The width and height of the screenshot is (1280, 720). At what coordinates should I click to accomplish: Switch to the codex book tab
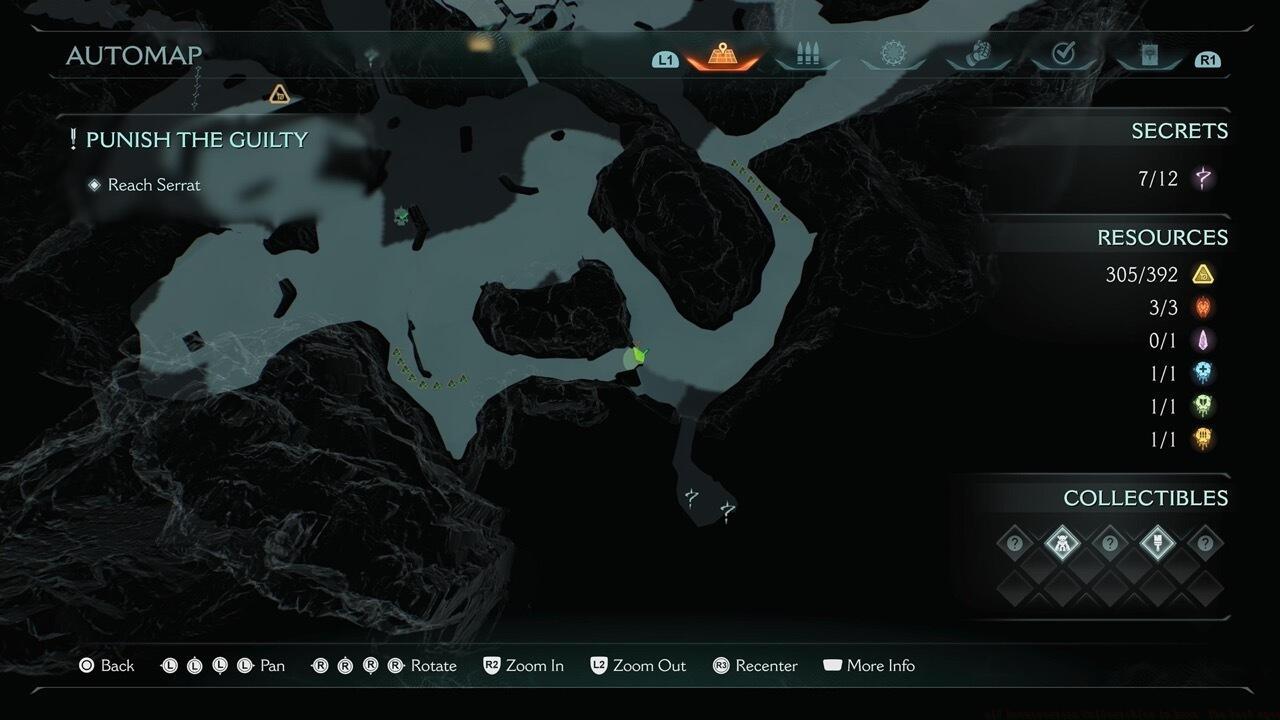[x=1149, y=56]
